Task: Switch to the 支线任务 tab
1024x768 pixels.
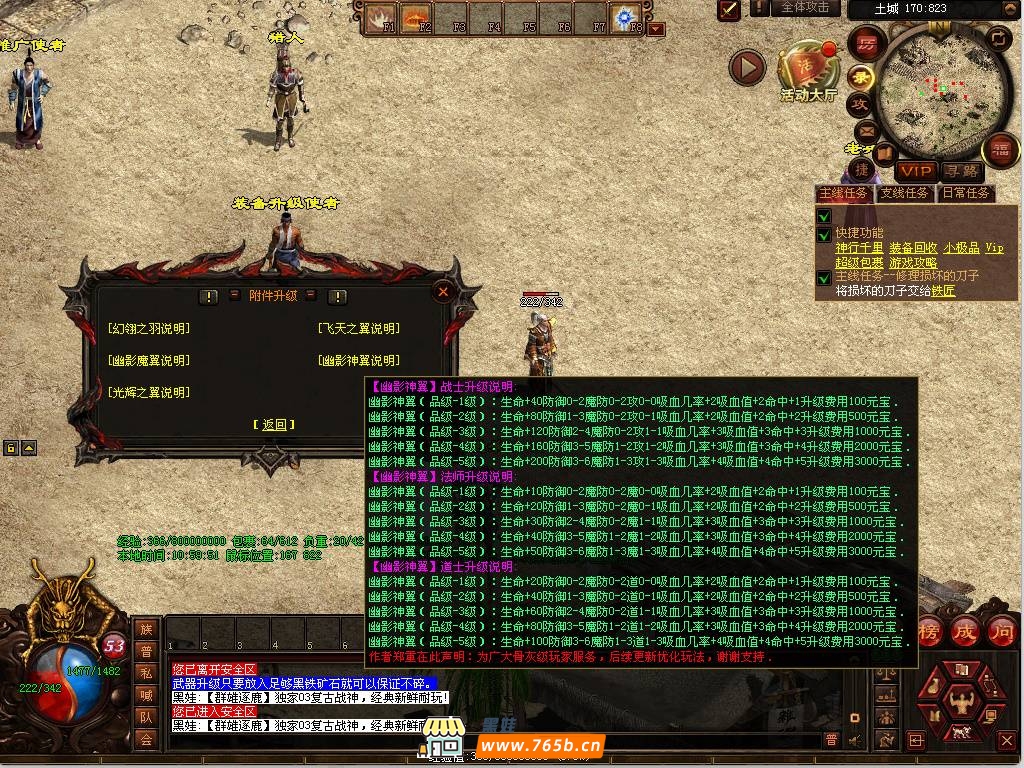Action: (904, 193)
